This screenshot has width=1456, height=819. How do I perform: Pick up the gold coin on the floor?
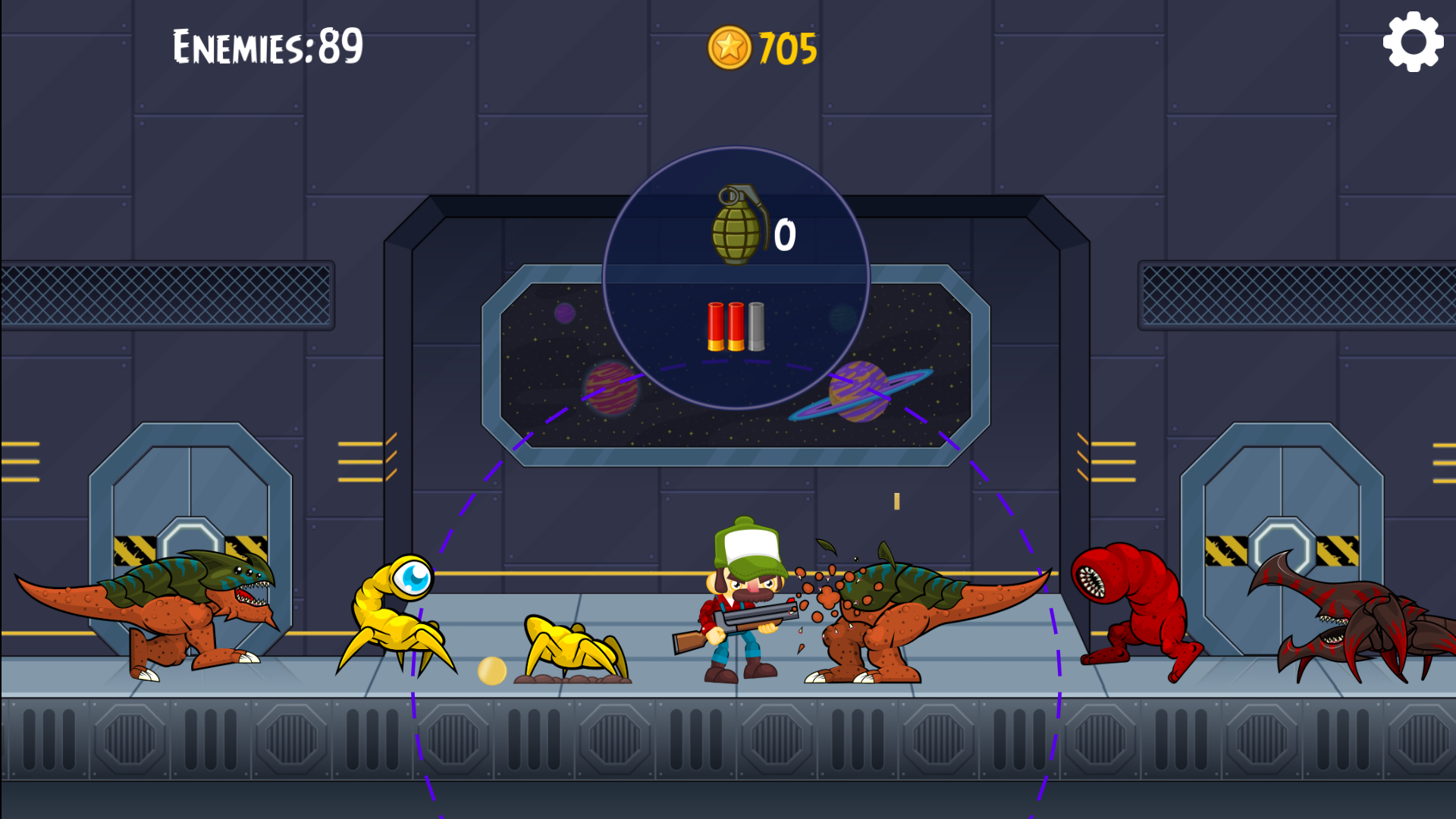pyautogui.click(x=492, y=671)
